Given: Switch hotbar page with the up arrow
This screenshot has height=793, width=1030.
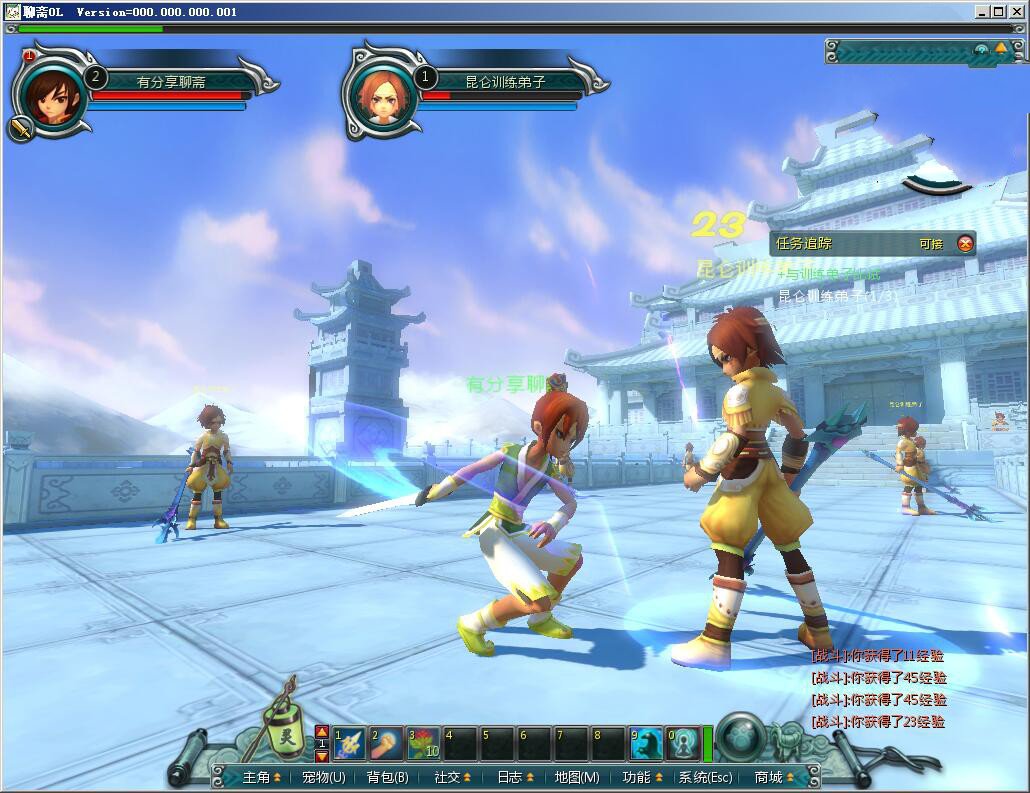Looking at the screenshot, I should 322,732.
